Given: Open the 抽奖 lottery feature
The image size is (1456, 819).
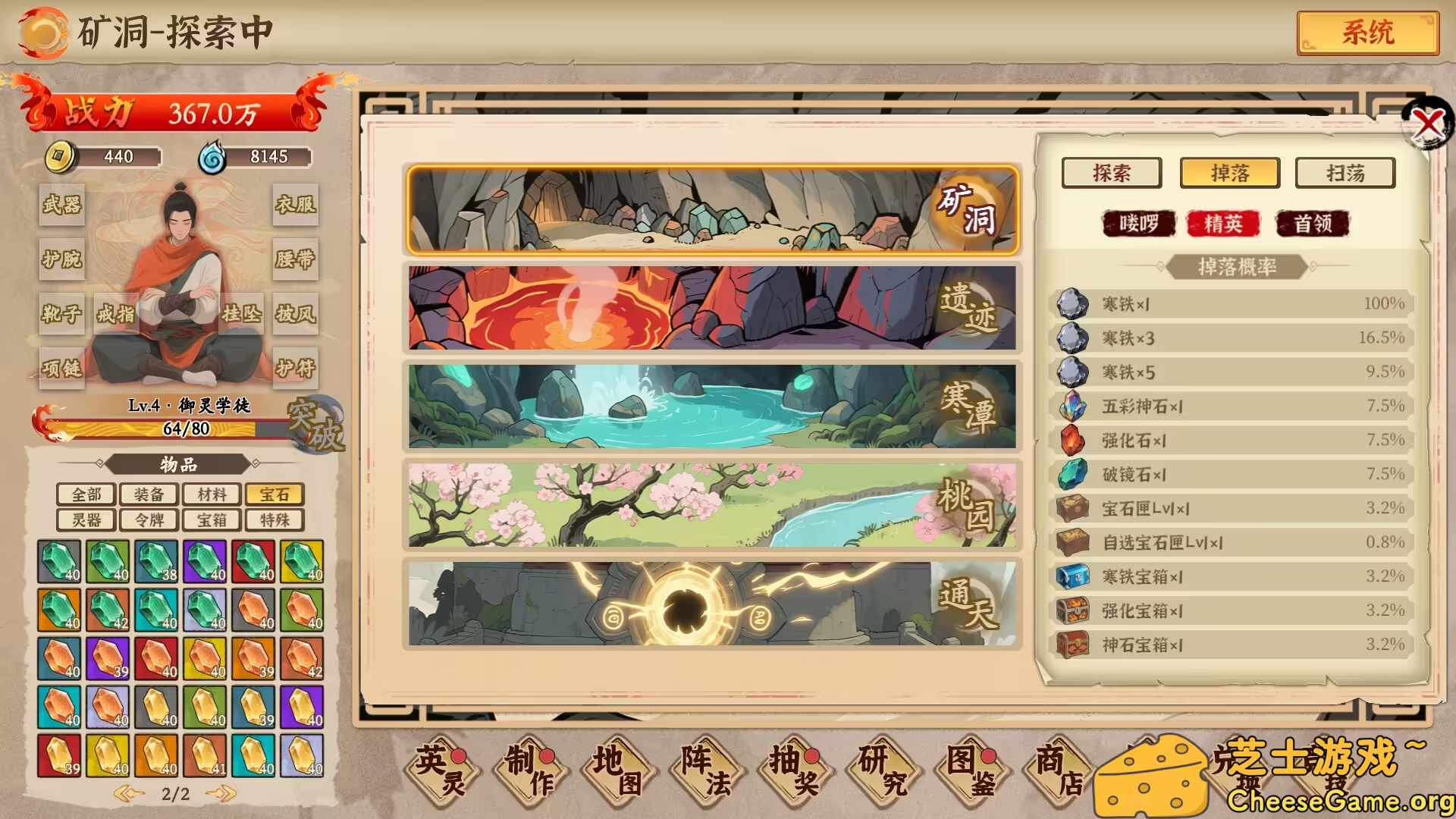Looking at the screenshot, I should [797, 770].
